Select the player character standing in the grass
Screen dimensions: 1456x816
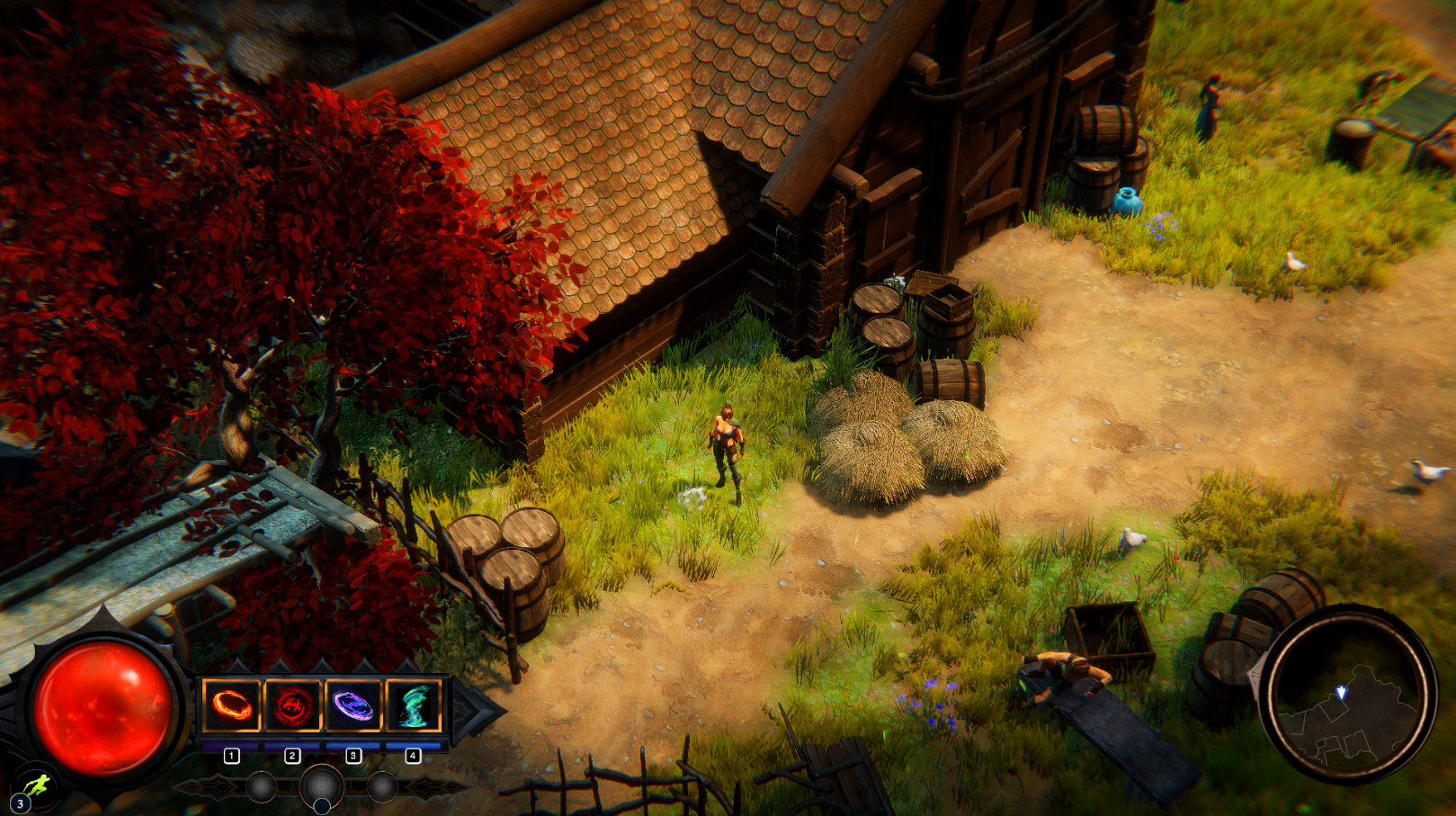tap(728, 445)
